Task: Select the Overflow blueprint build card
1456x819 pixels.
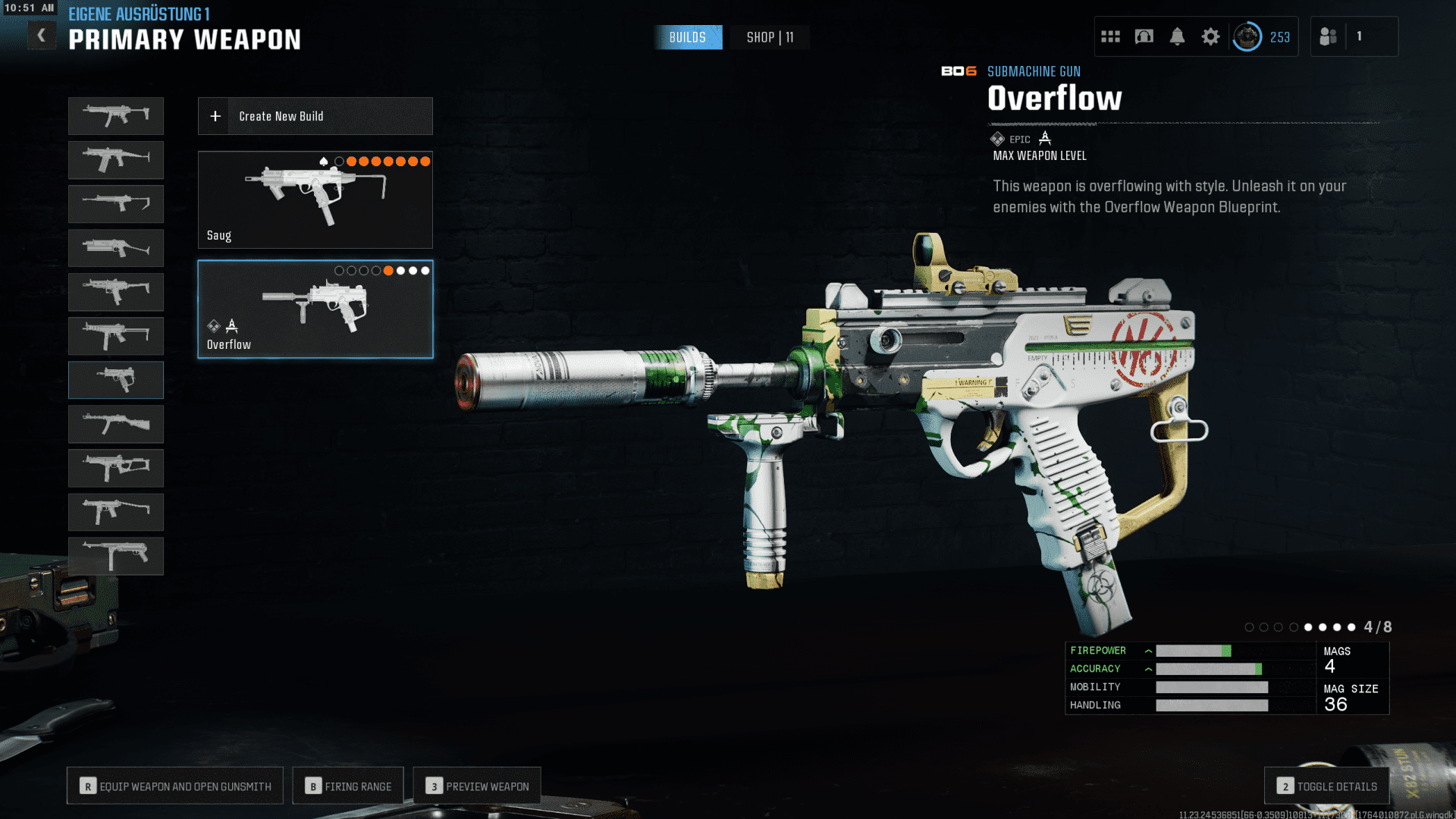Action: tap(315, 309)
